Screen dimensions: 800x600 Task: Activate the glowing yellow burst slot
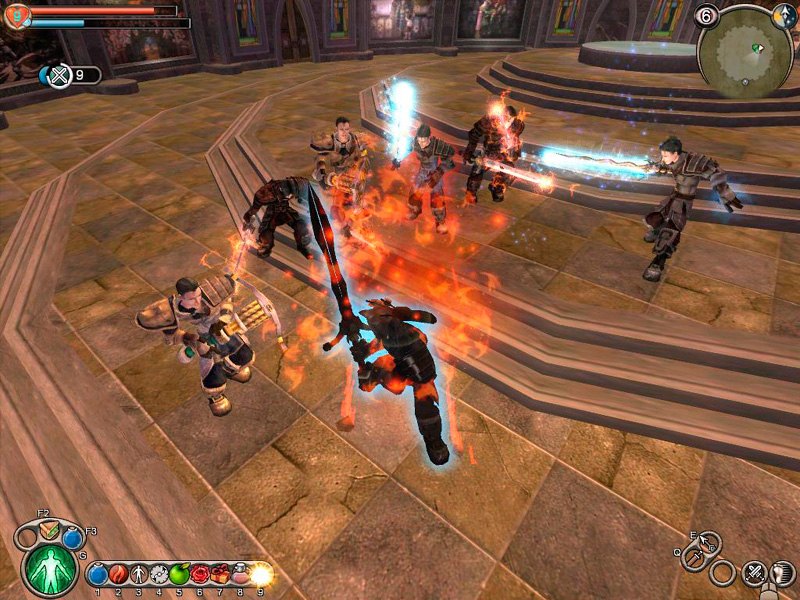[x=261, y=574]
